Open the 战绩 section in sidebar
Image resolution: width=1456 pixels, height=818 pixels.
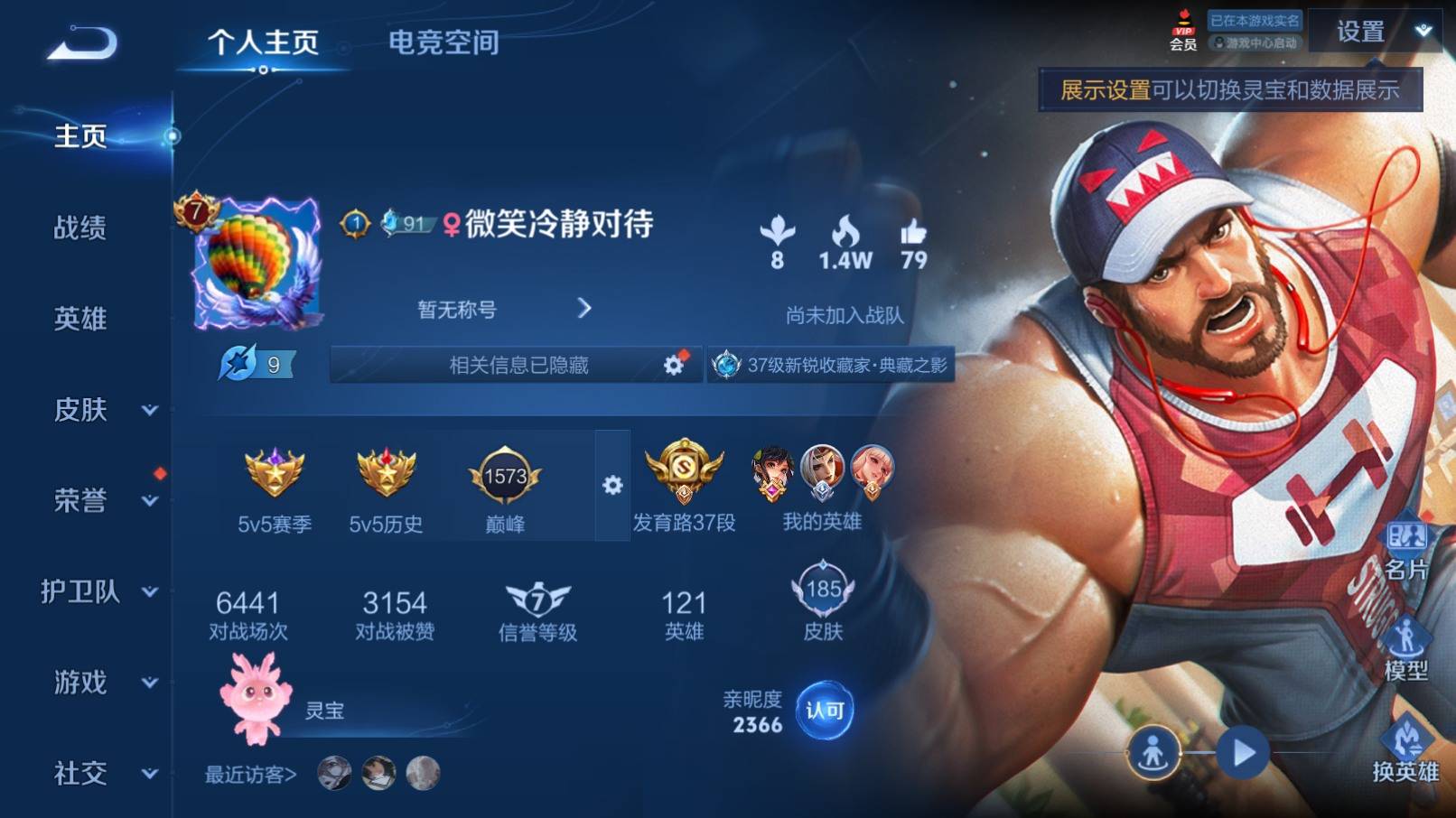80,228
